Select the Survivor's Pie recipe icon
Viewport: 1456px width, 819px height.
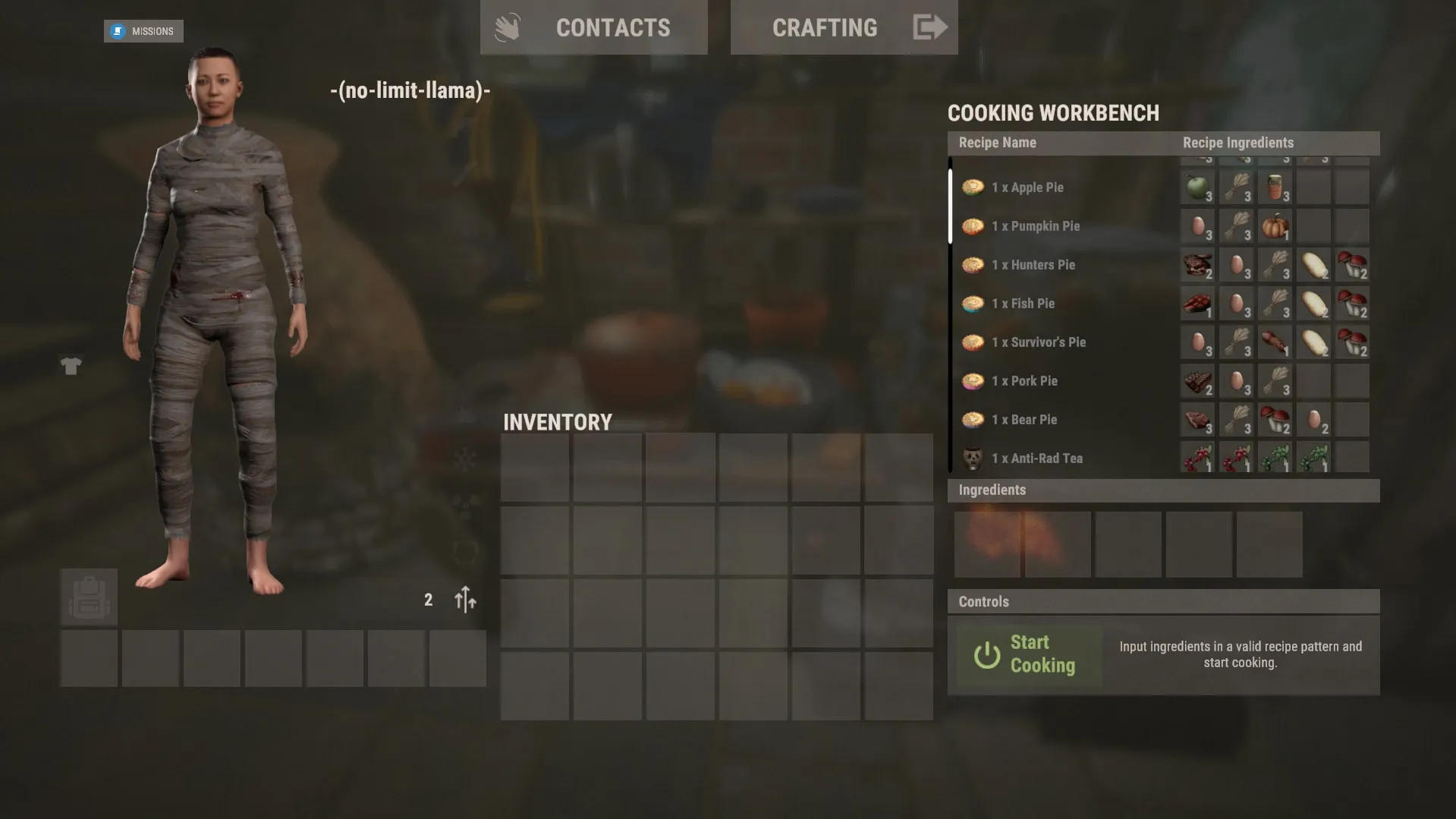pos(973,342)
